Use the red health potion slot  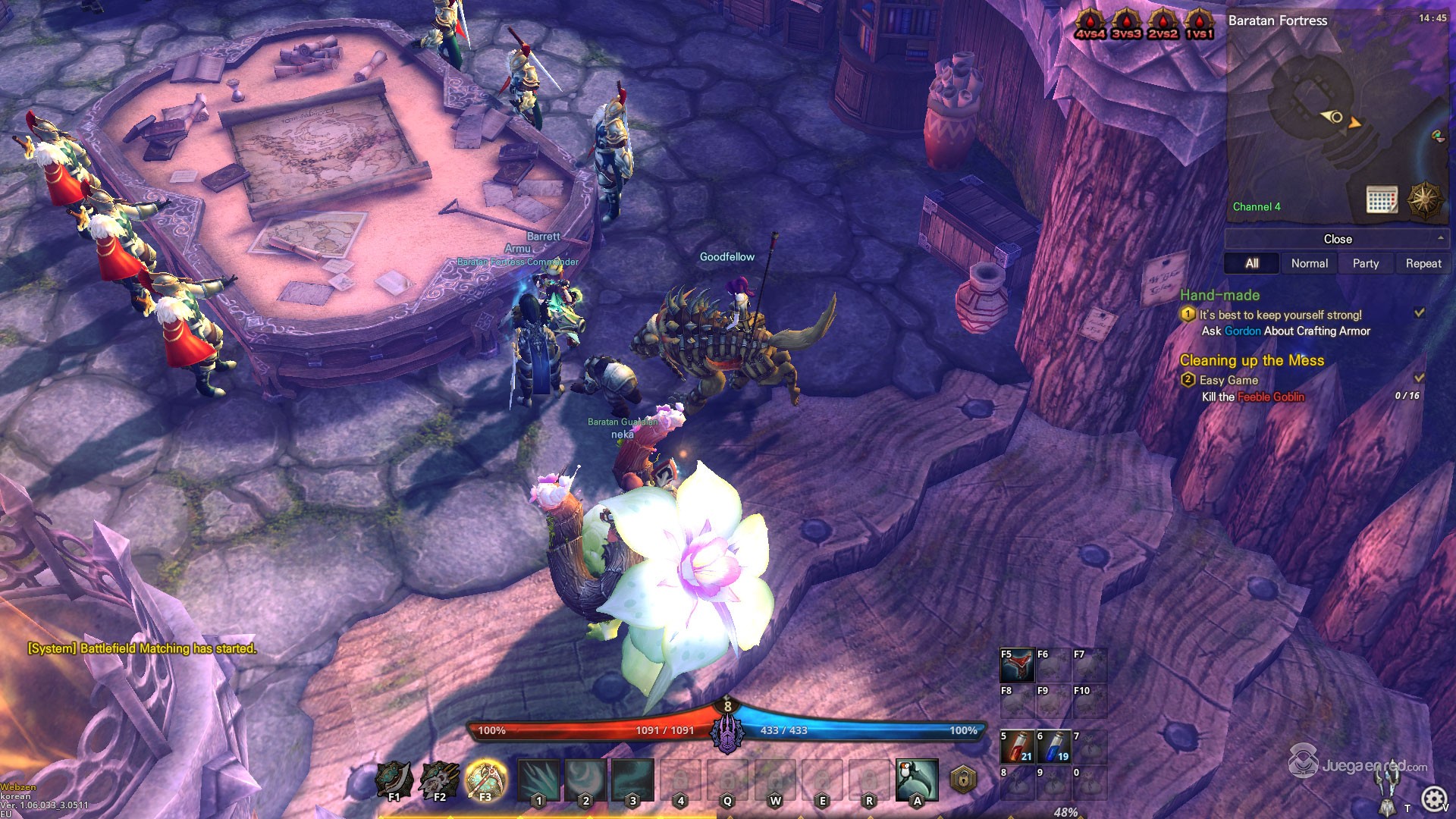coord(1017,747)
